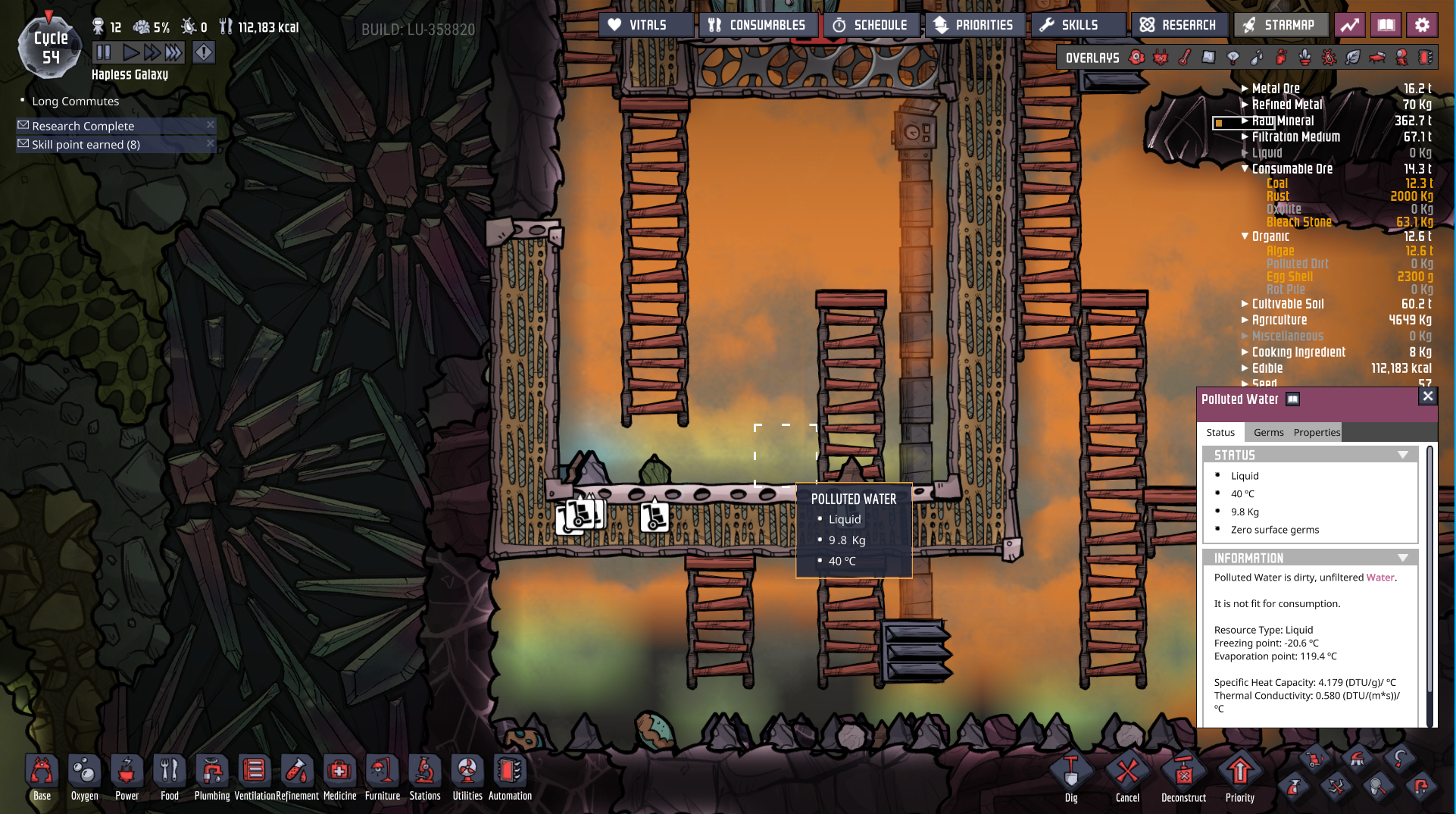Switch to the Germs tab
Viewport: 1456px width, 814px height.
(1268, 432)
